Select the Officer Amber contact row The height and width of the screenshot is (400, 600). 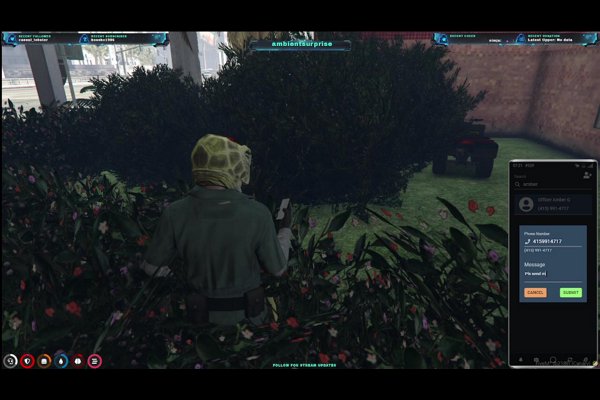(x=553, y=205)
